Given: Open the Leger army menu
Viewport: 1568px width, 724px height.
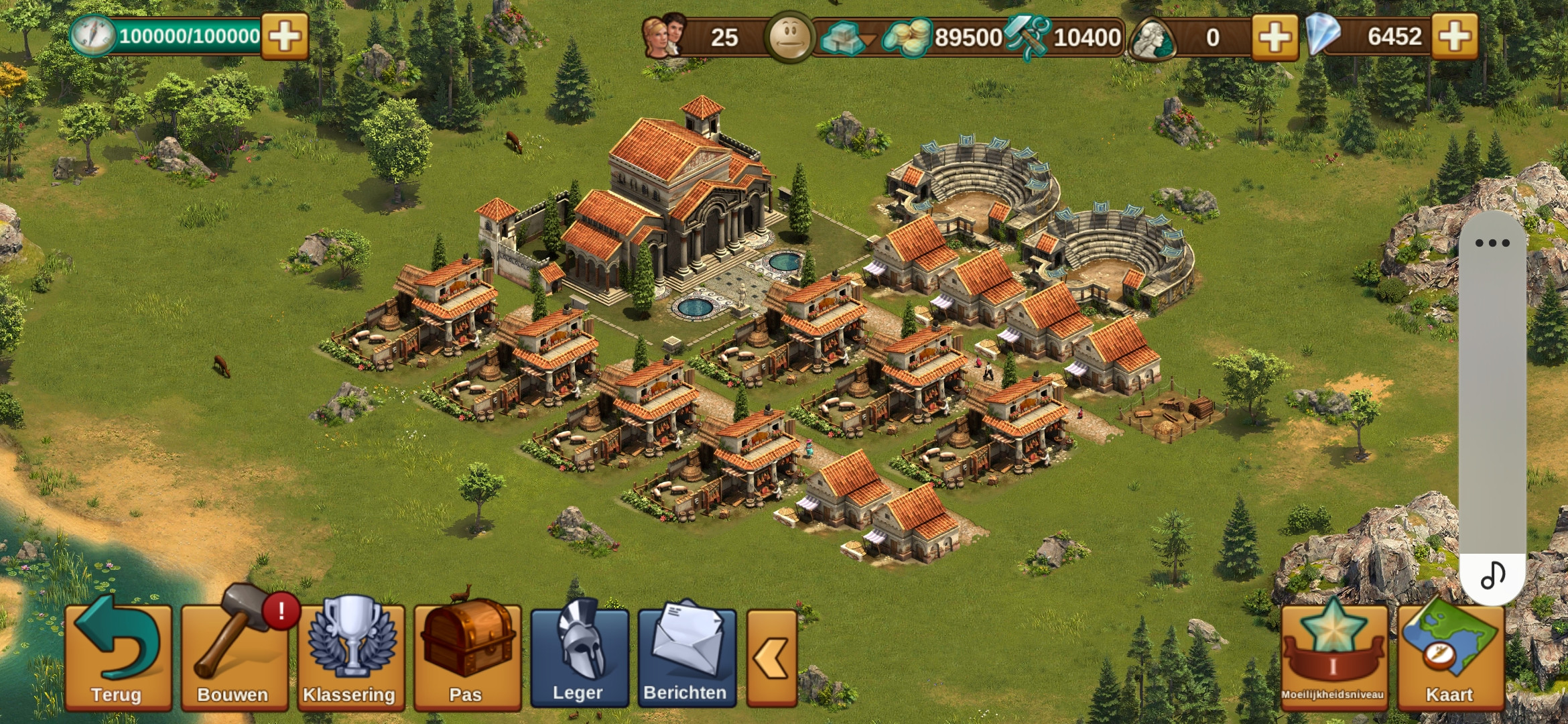Looking at the screenshot, I should tap(579, 657).
